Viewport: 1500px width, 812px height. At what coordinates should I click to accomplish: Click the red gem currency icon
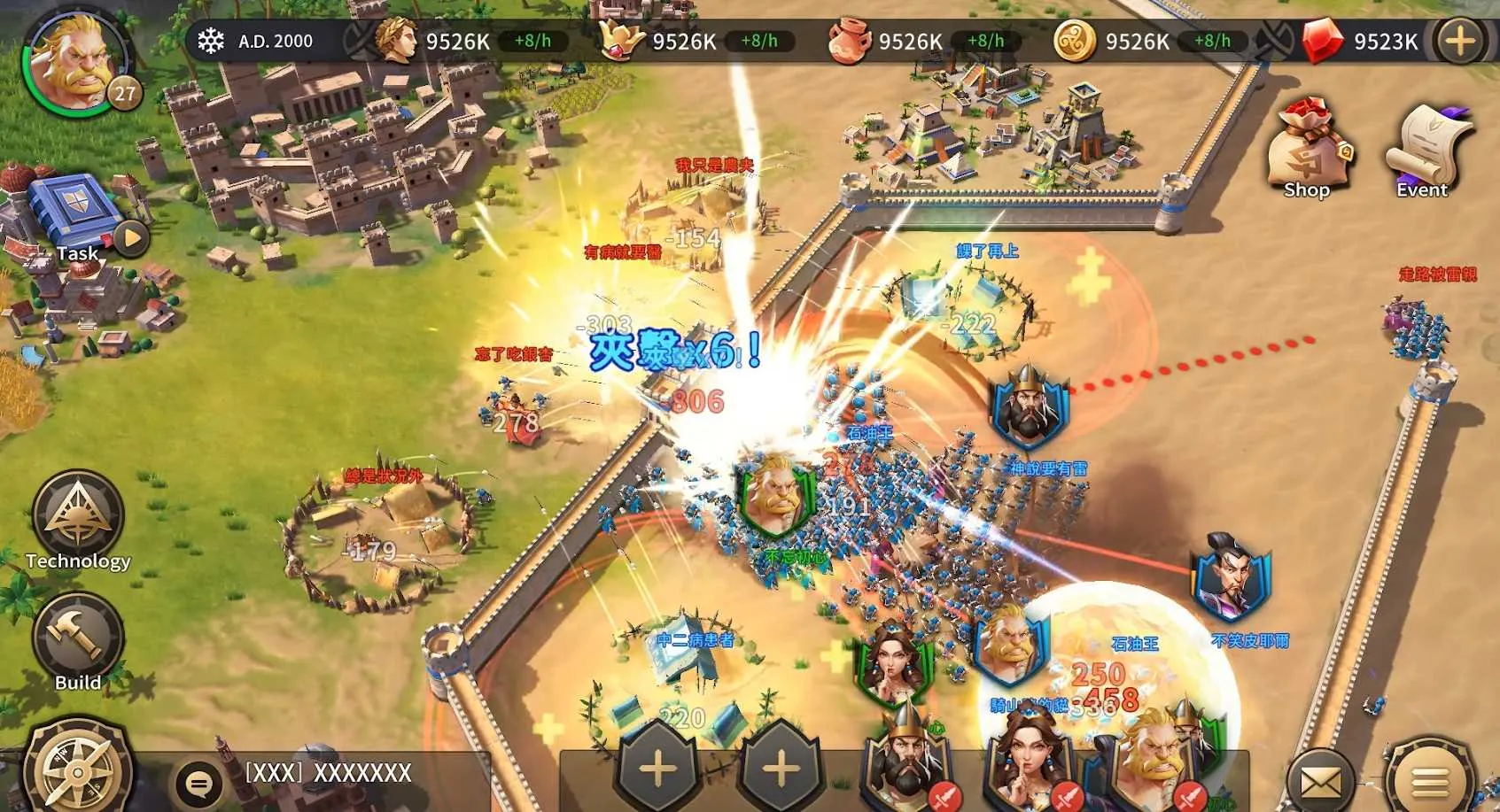pyautogui.click(x=1322, y=42)
